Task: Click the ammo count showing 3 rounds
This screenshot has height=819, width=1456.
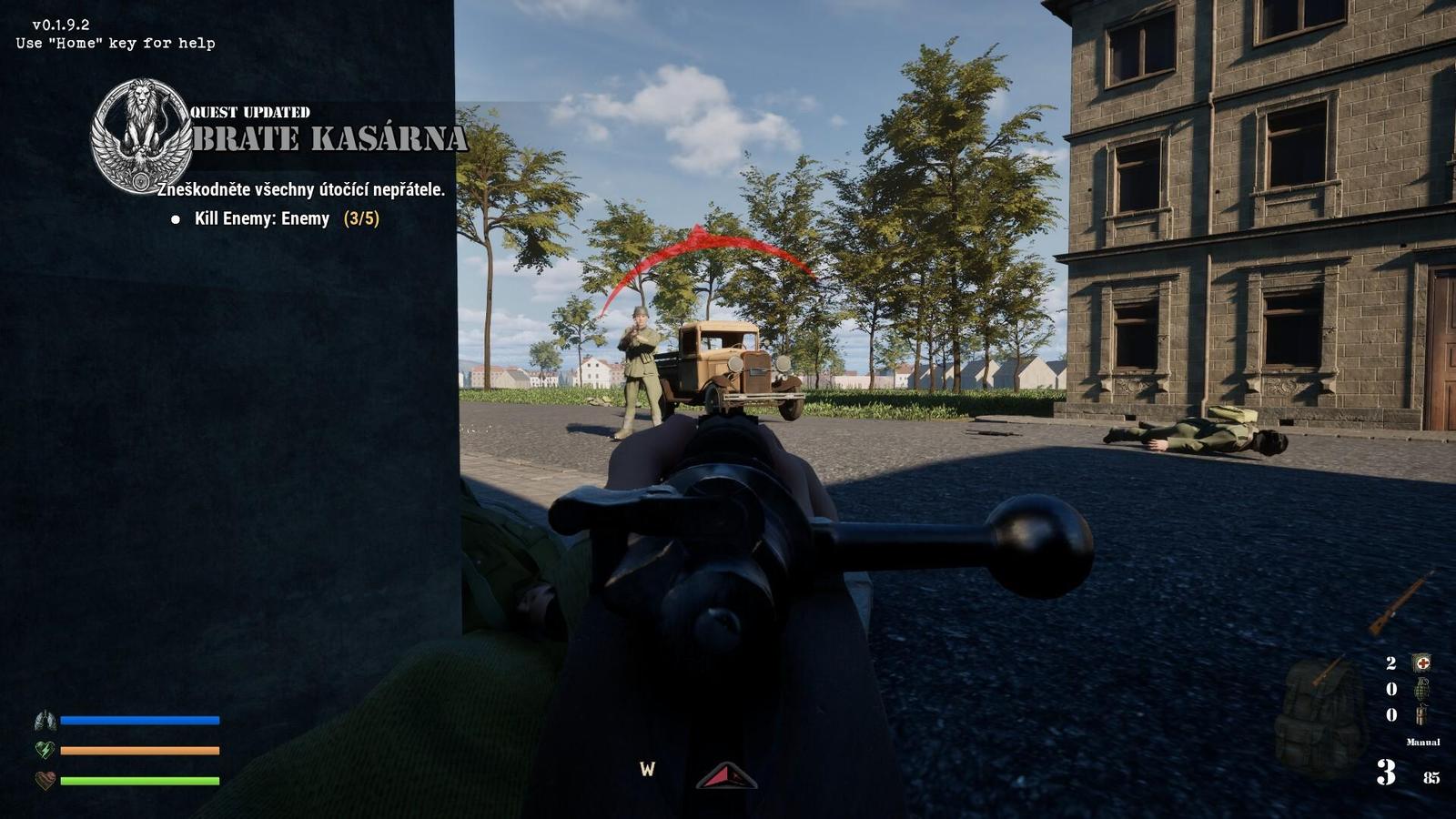Action: [x=1385, y=772]
